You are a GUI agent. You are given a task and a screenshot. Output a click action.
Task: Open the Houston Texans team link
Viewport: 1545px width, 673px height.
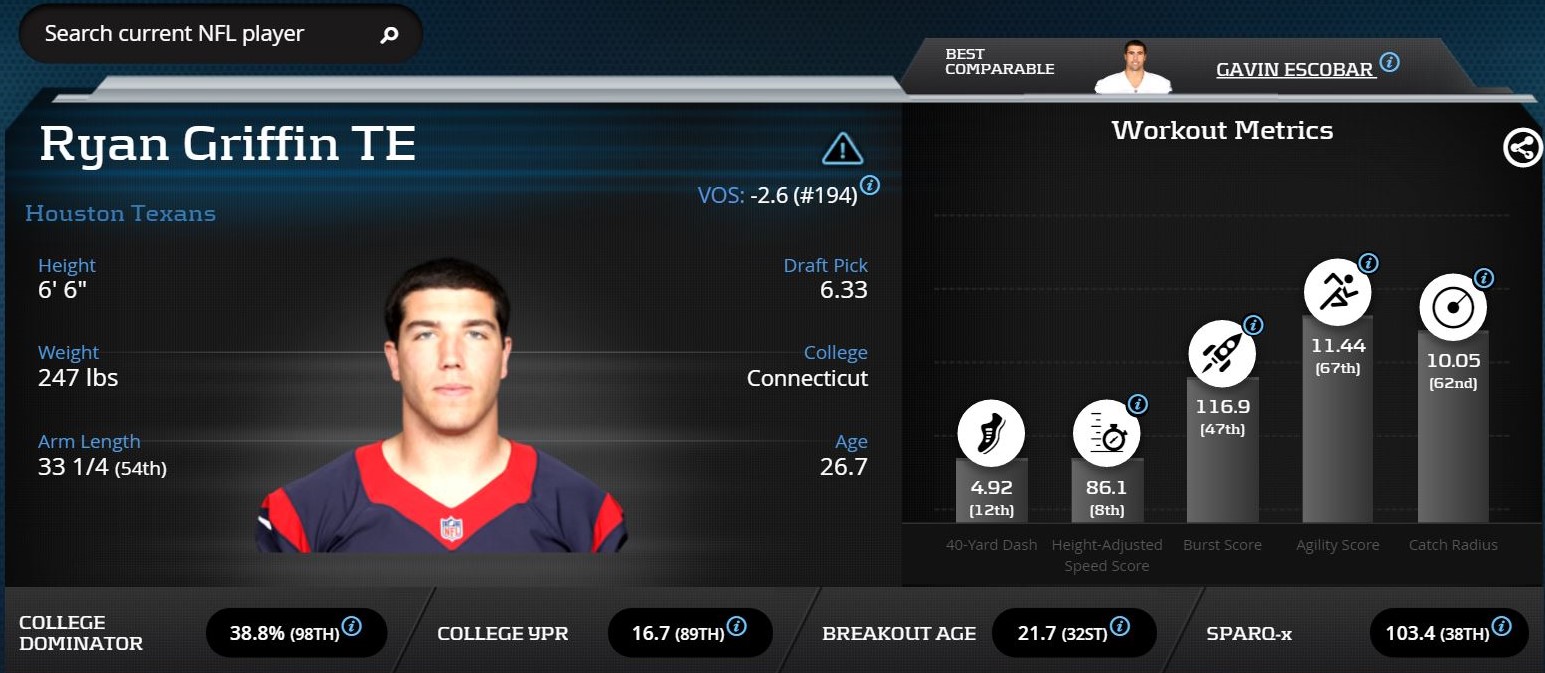click(120, 213)
